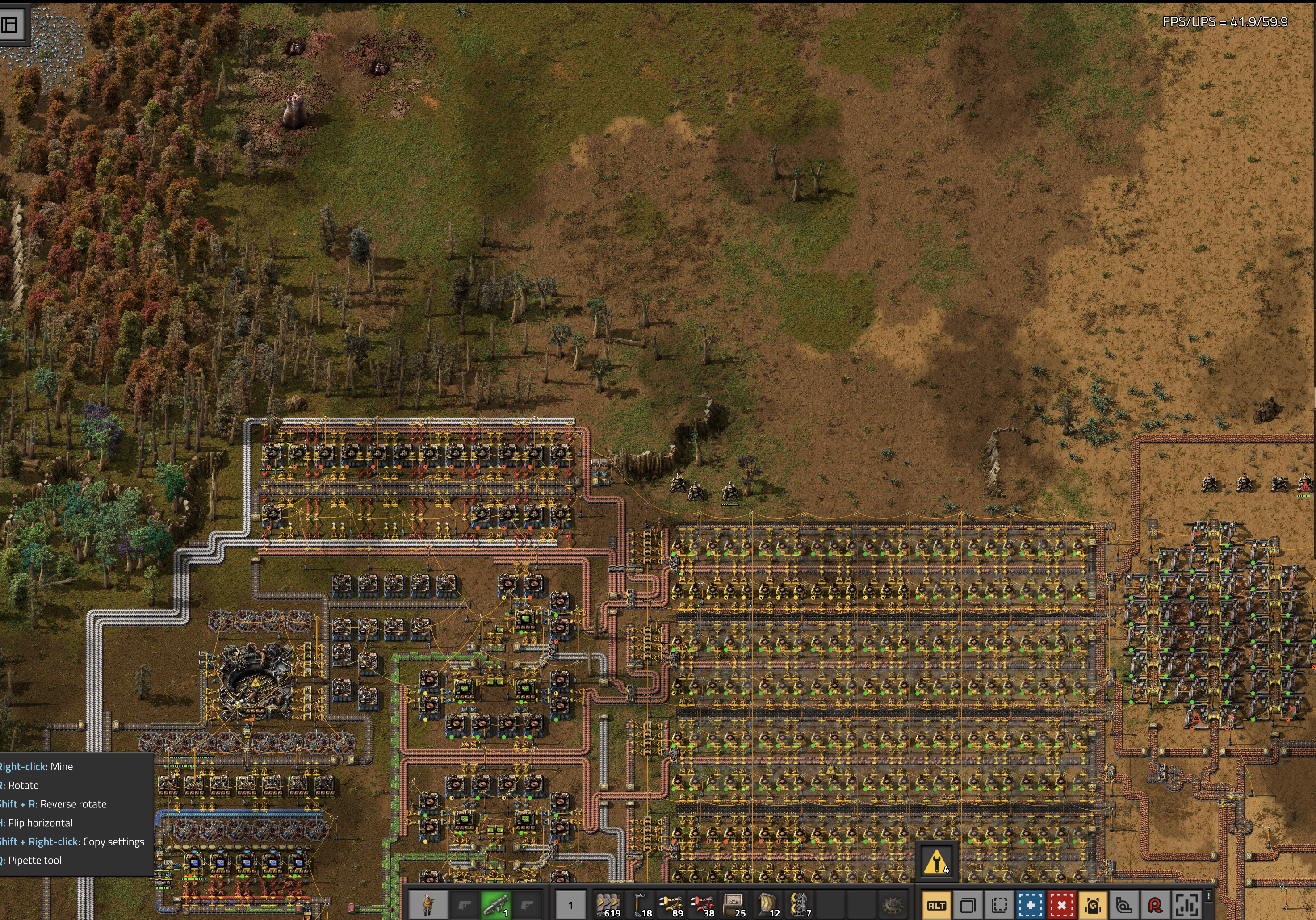This screenshot has width=1316, height=920.
Task: Select the chest slot with 25
Action: point(733,905)
